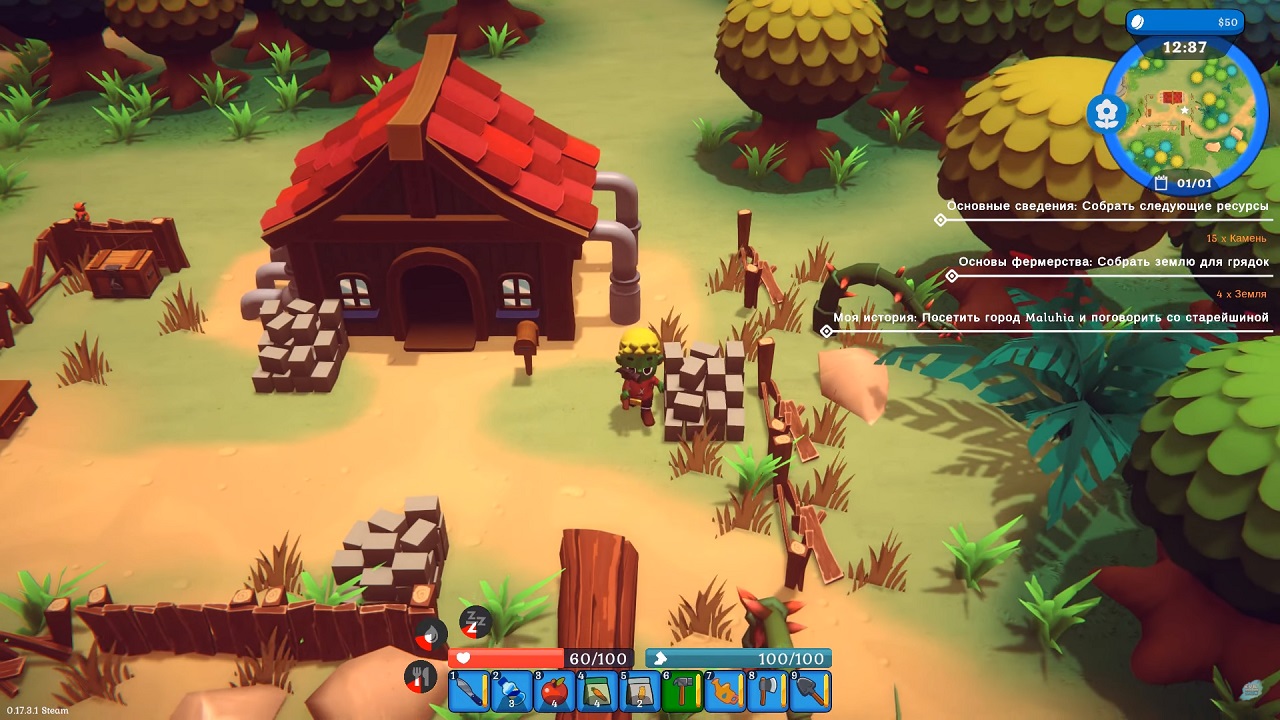Click the hammer in the green slot

click(682, 691)
